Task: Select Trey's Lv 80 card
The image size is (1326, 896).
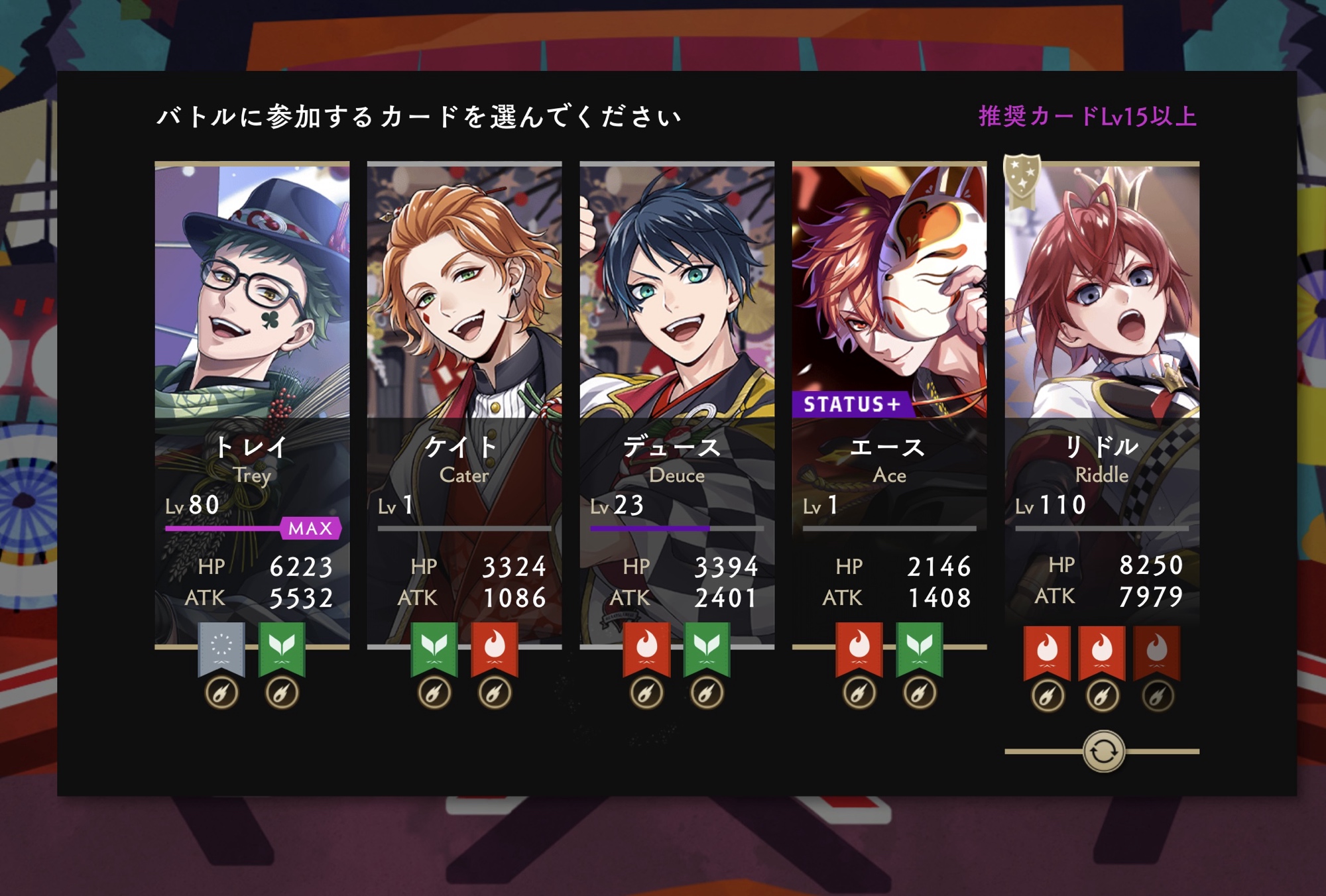Action: click(x=252, y=331)
